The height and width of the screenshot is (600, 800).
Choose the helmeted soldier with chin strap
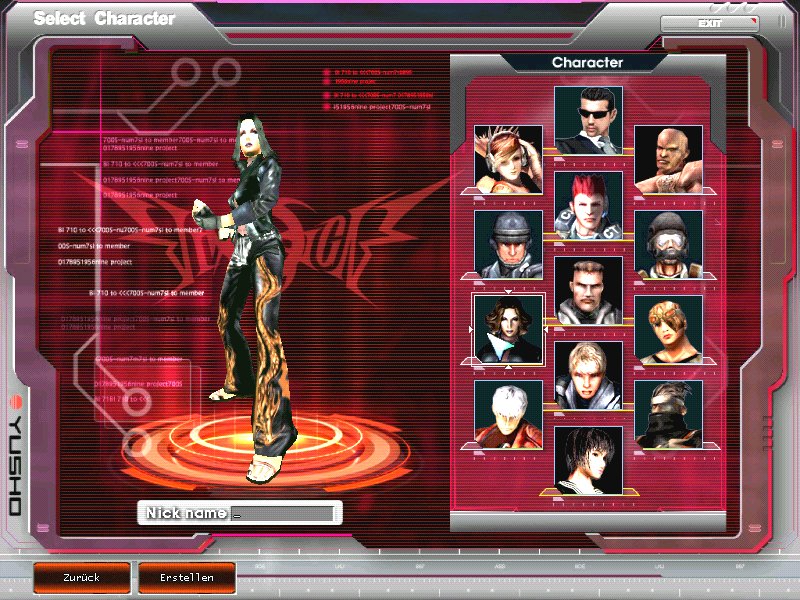(508, 243)
